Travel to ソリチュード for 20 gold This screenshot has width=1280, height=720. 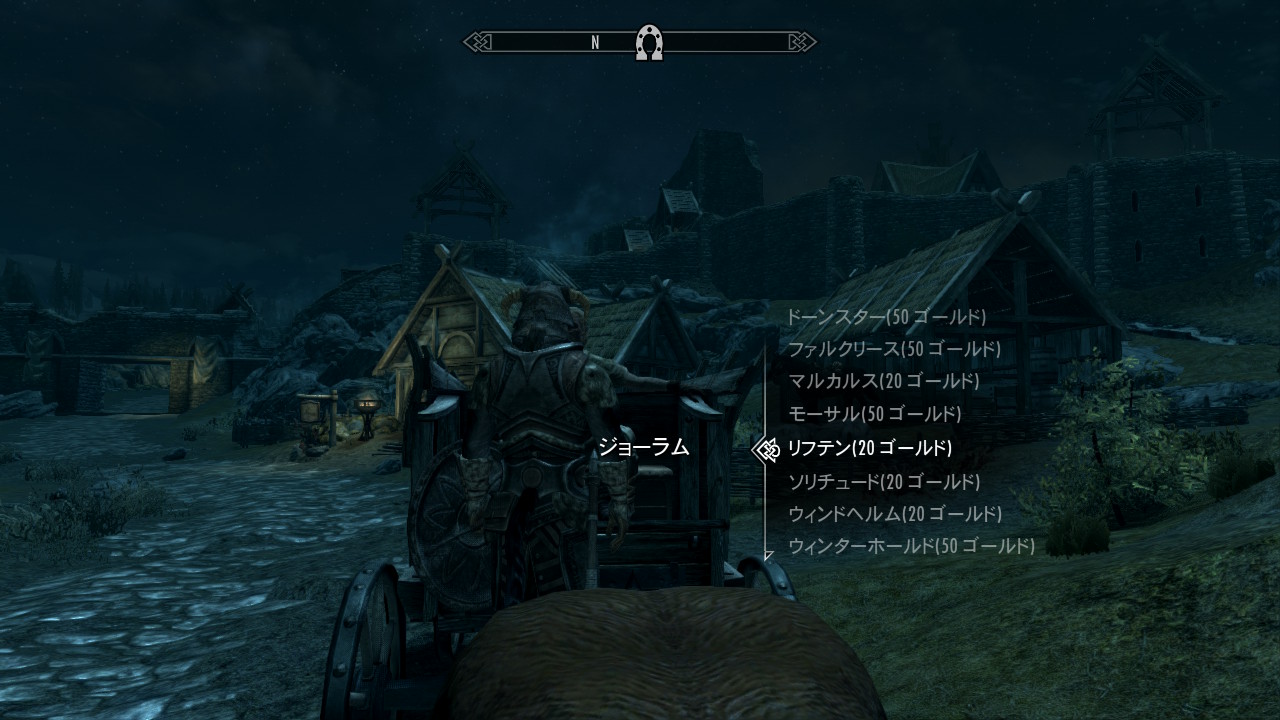click(x=884, y=482)
